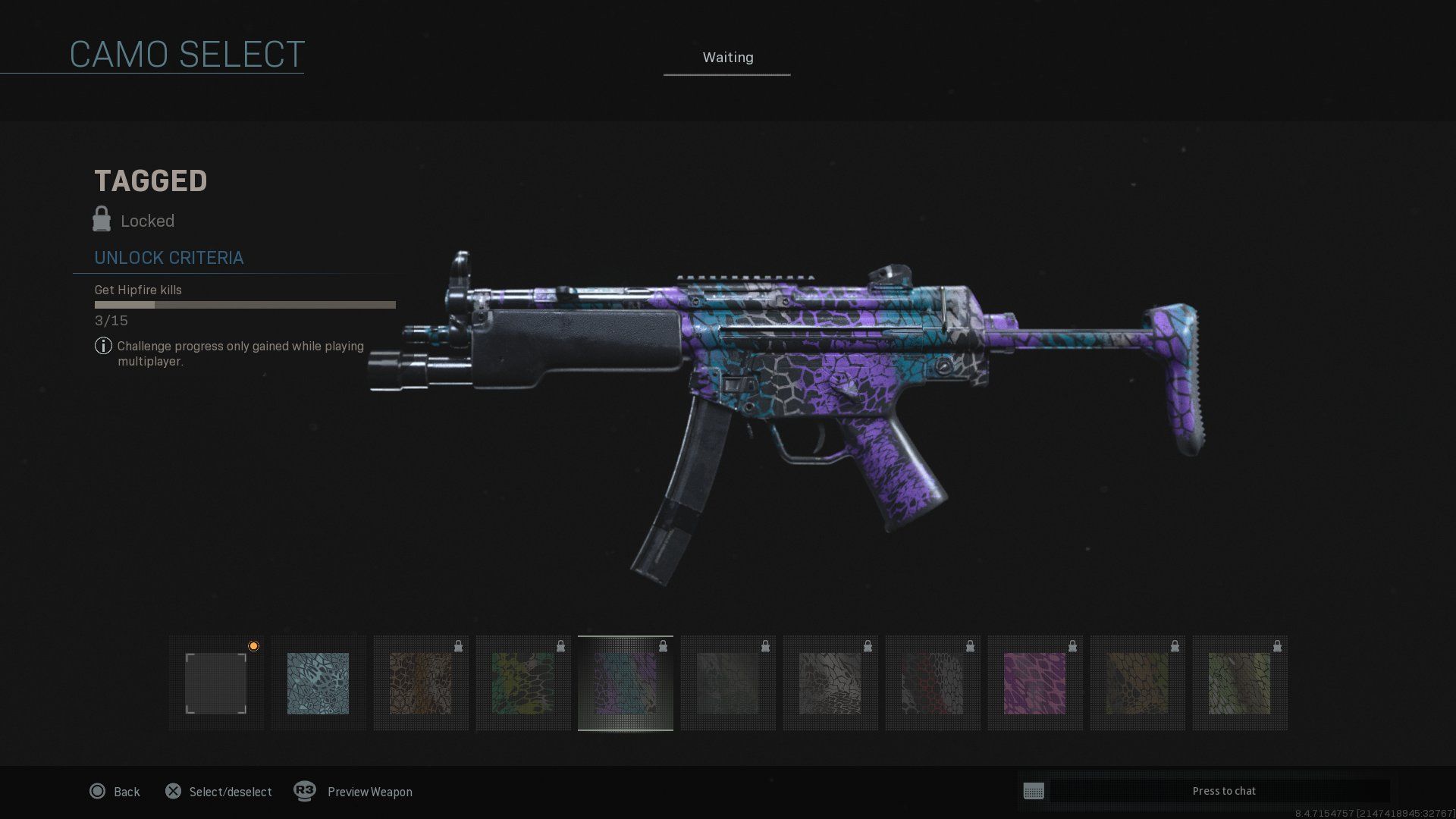1456x819 pixels.
Task: Click the R3 Preview Weapon icon
Action: pyautogui.click(x=304, y=791)
